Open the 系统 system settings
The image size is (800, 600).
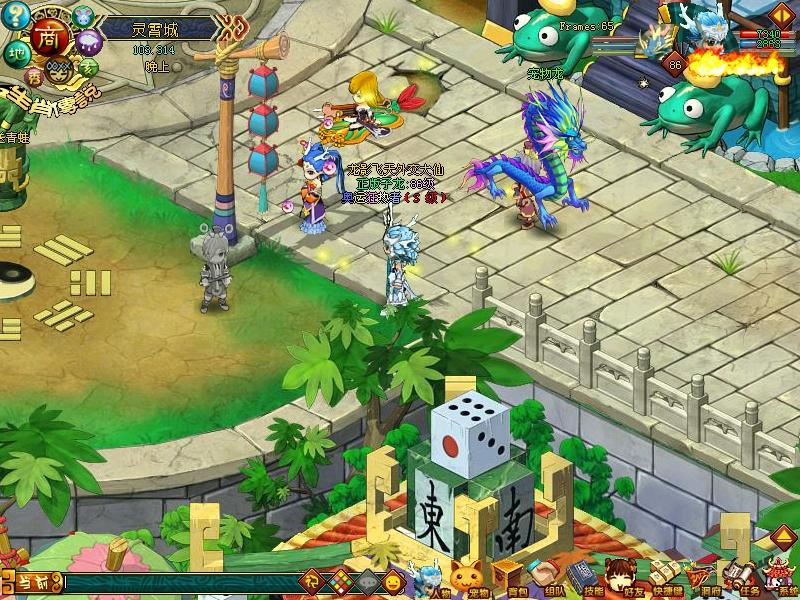coord(778,578)
